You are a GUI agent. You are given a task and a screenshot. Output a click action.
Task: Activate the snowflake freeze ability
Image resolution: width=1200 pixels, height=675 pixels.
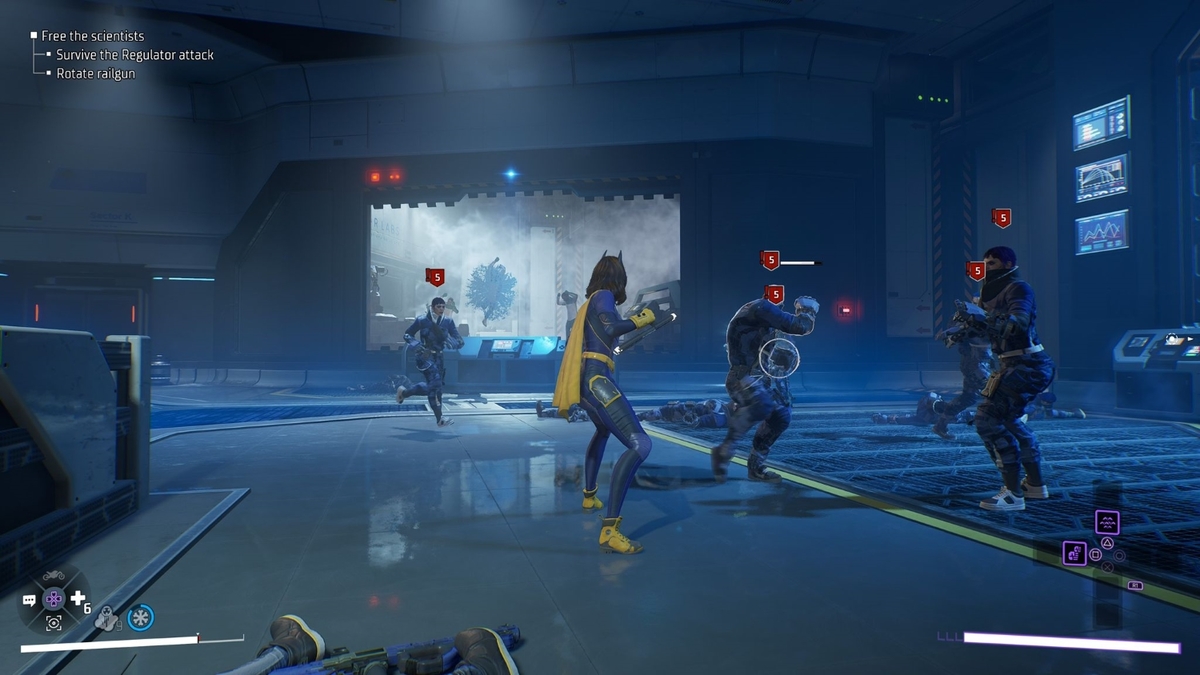click(x=140, y=618)
